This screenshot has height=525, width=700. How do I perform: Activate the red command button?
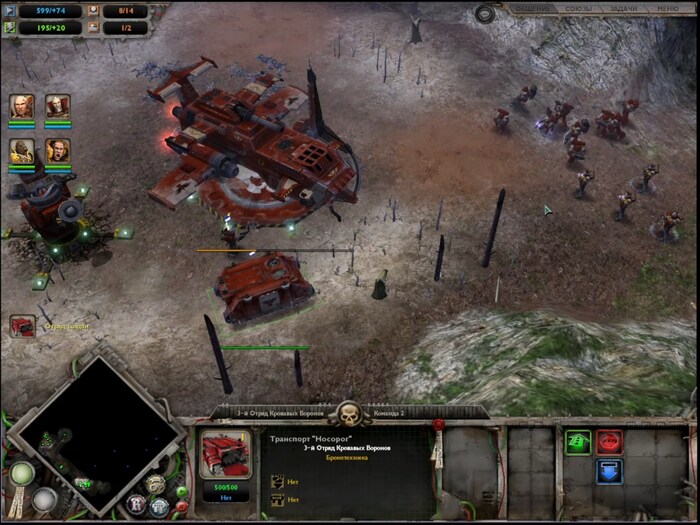pyautogui.click(x=609, y=443)
